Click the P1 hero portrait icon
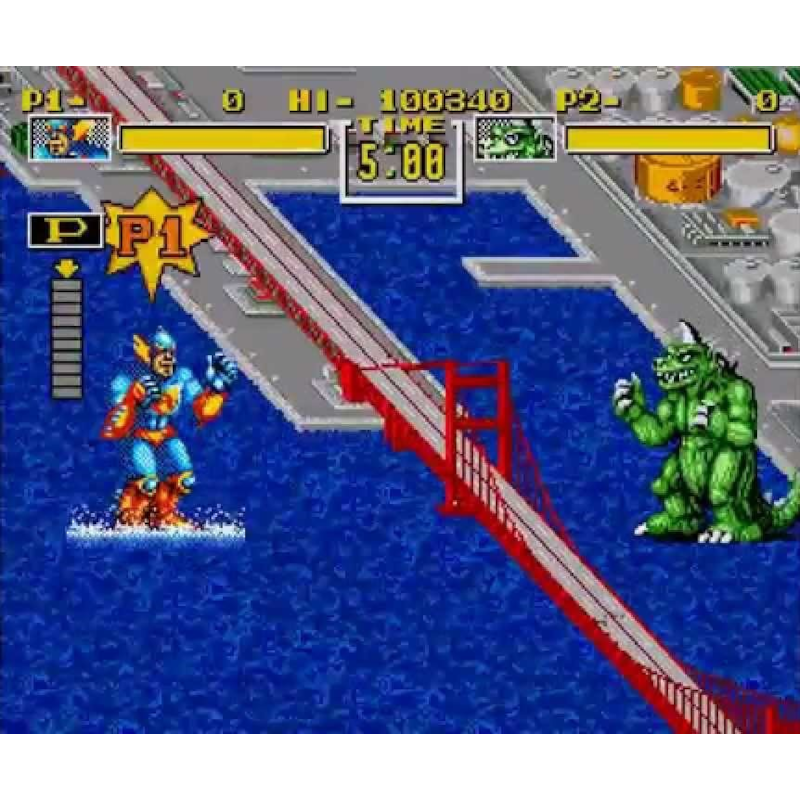The width and height of the screenshot is (800, 800). tap(70, 138)
